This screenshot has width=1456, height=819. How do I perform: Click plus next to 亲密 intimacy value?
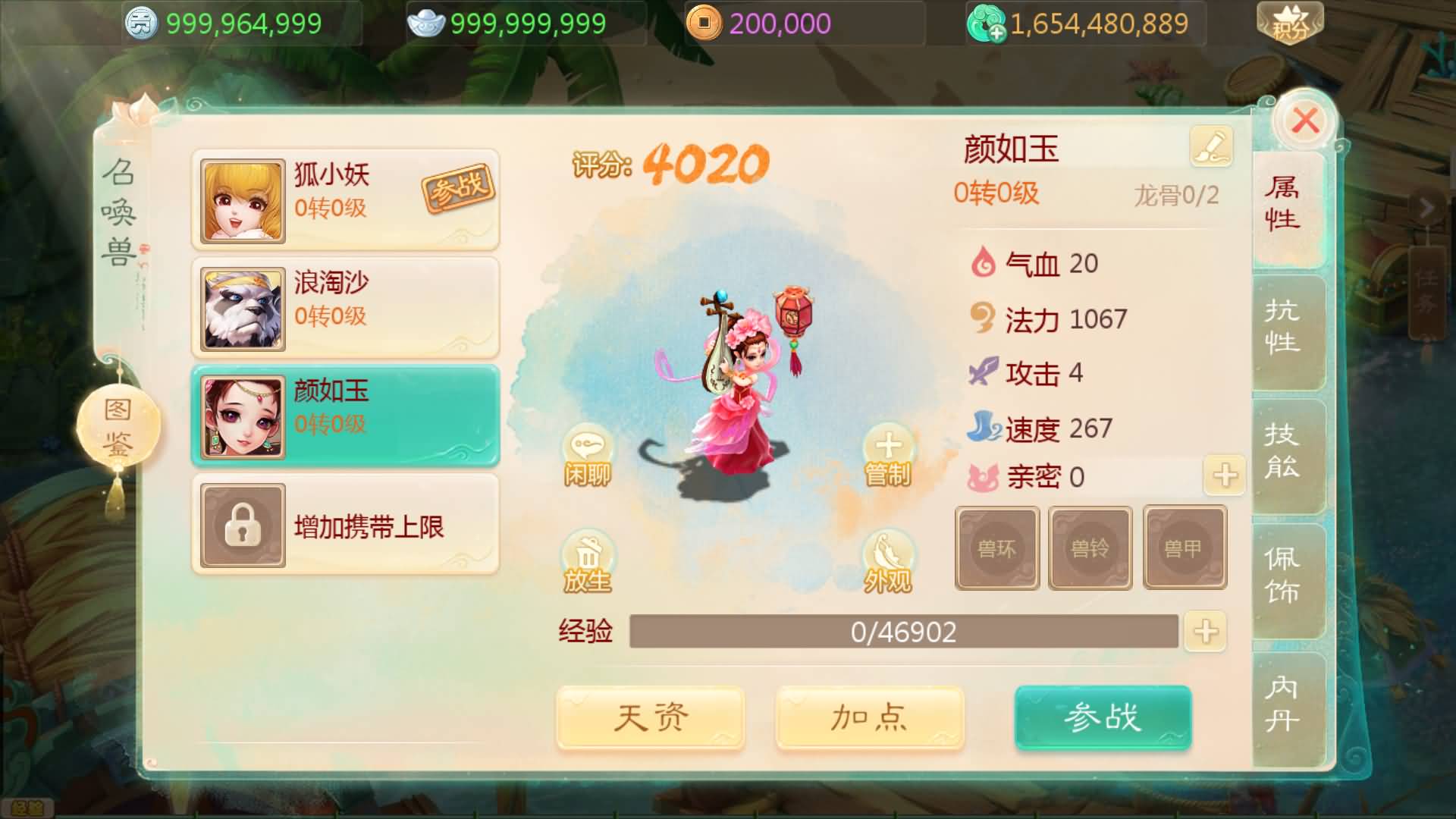(x=1223, y=475)
